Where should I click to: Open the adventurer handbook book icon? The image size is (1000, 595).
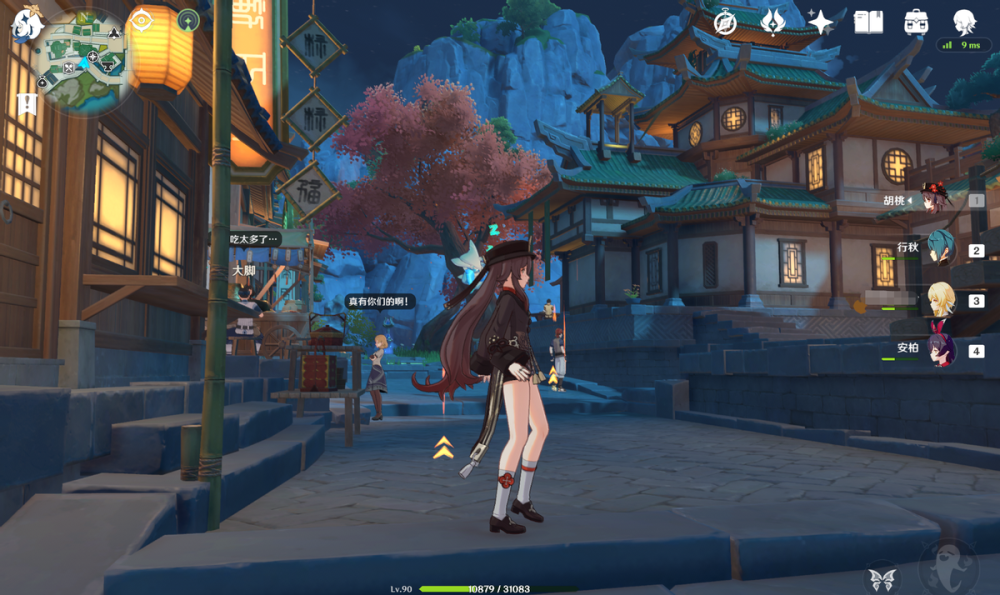[868, 22]
